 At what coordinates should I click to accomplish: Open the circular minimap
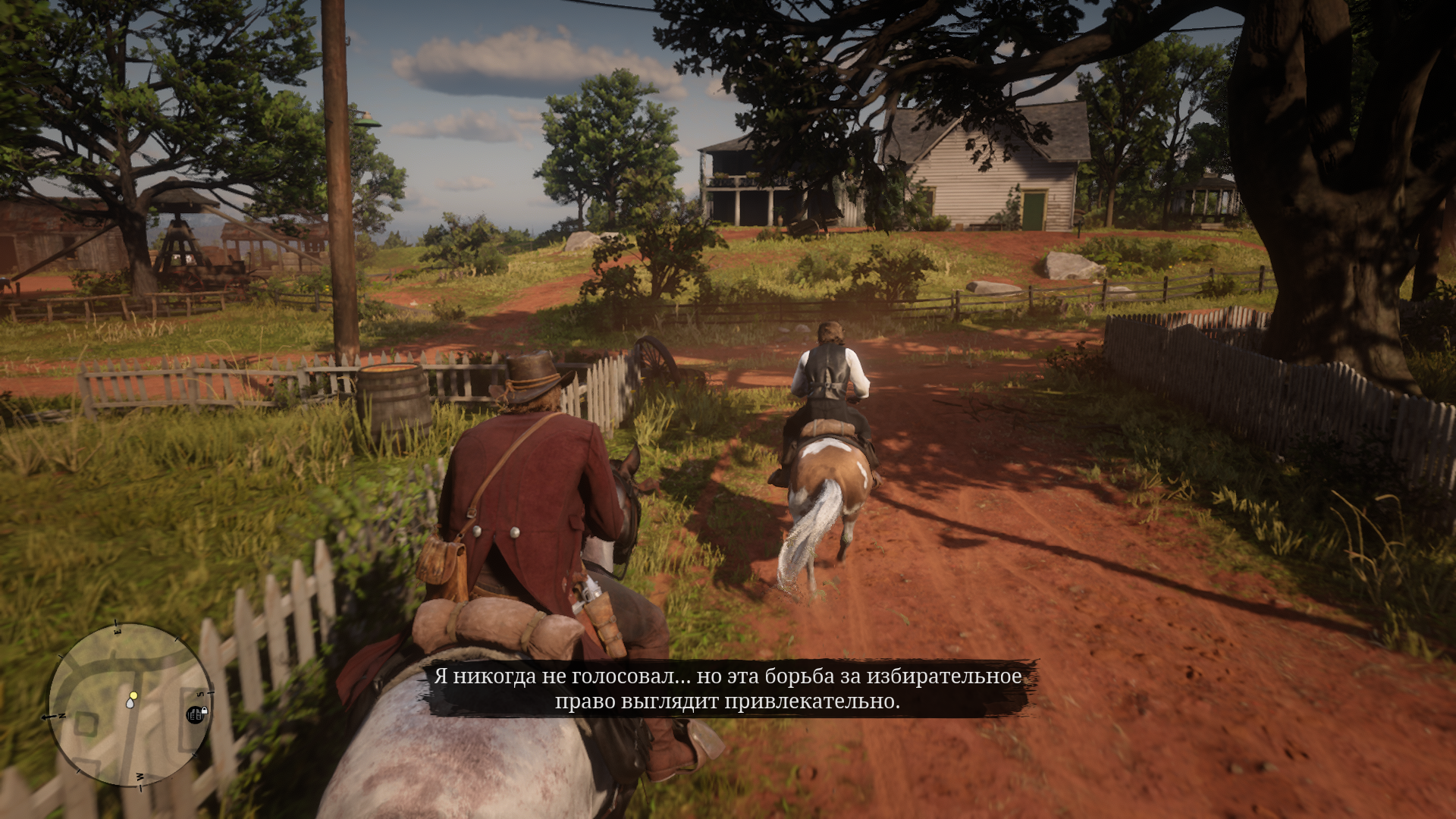(128, 704)
